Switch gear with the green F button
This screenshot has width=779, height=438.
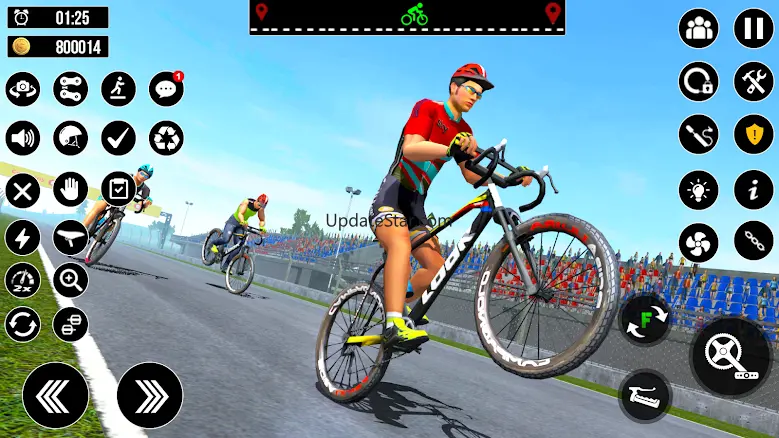click(x=645, y=320)
